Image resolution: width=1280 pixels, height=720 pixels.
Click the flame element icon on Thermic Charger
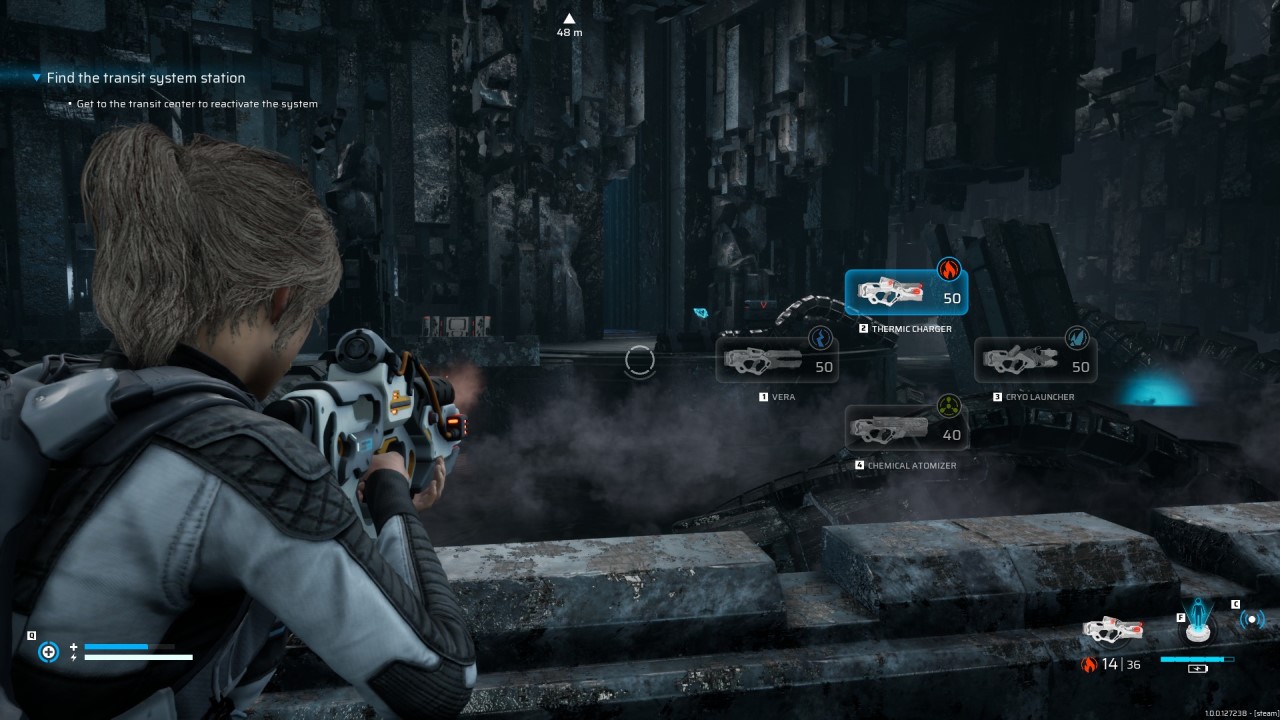point(948,269)
